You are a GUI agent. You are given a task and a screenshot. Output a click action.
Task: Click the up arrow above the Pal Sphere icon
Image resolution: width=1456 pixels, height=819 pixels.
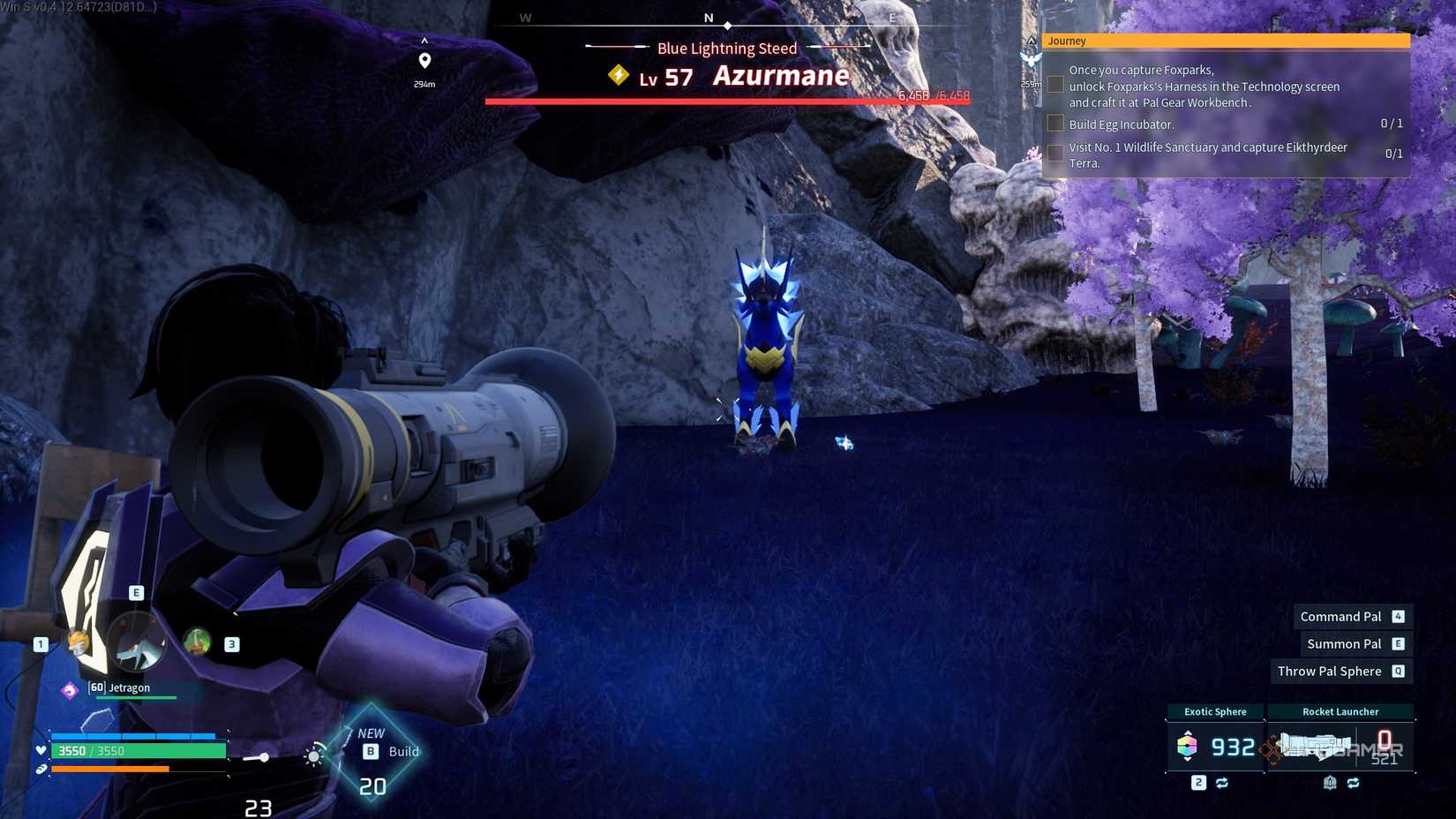tap(1187, 734)
